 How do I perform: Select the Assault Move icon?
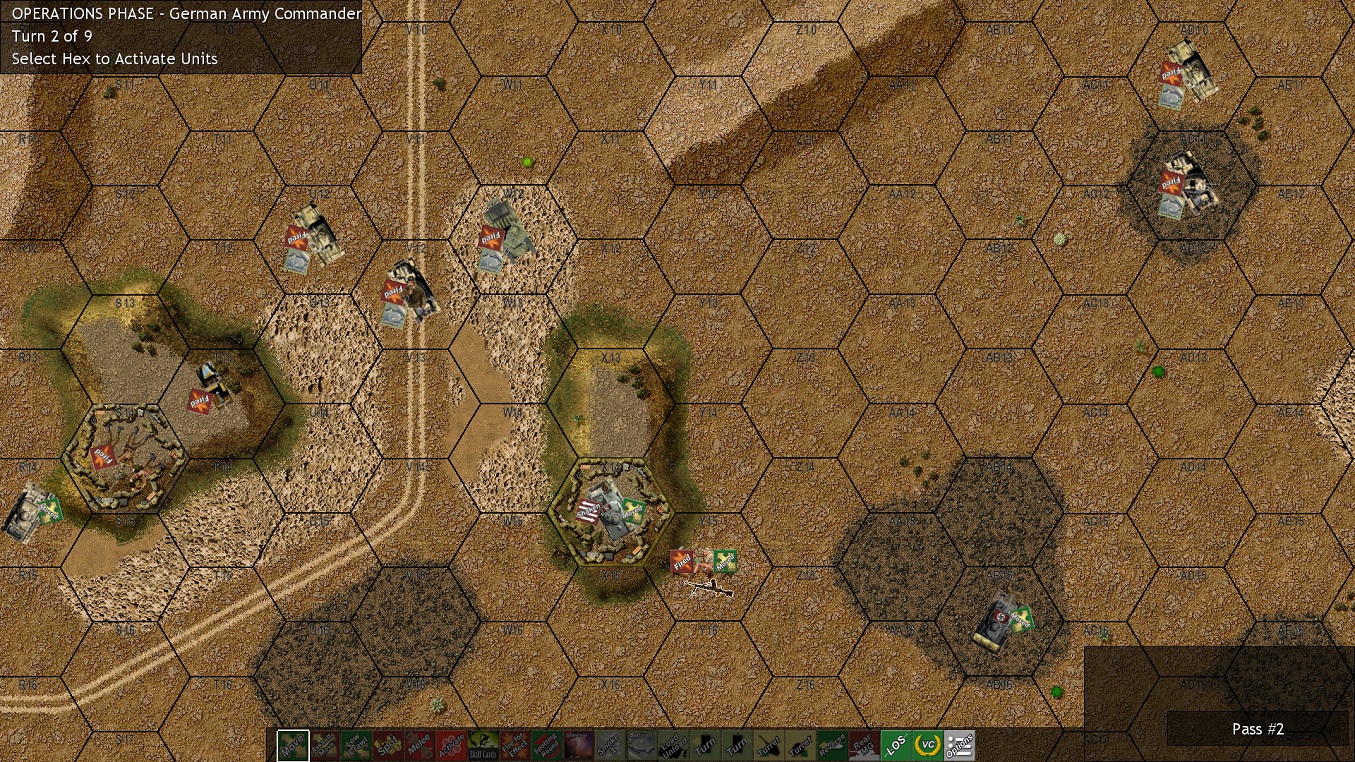click(x=325, y=744)
